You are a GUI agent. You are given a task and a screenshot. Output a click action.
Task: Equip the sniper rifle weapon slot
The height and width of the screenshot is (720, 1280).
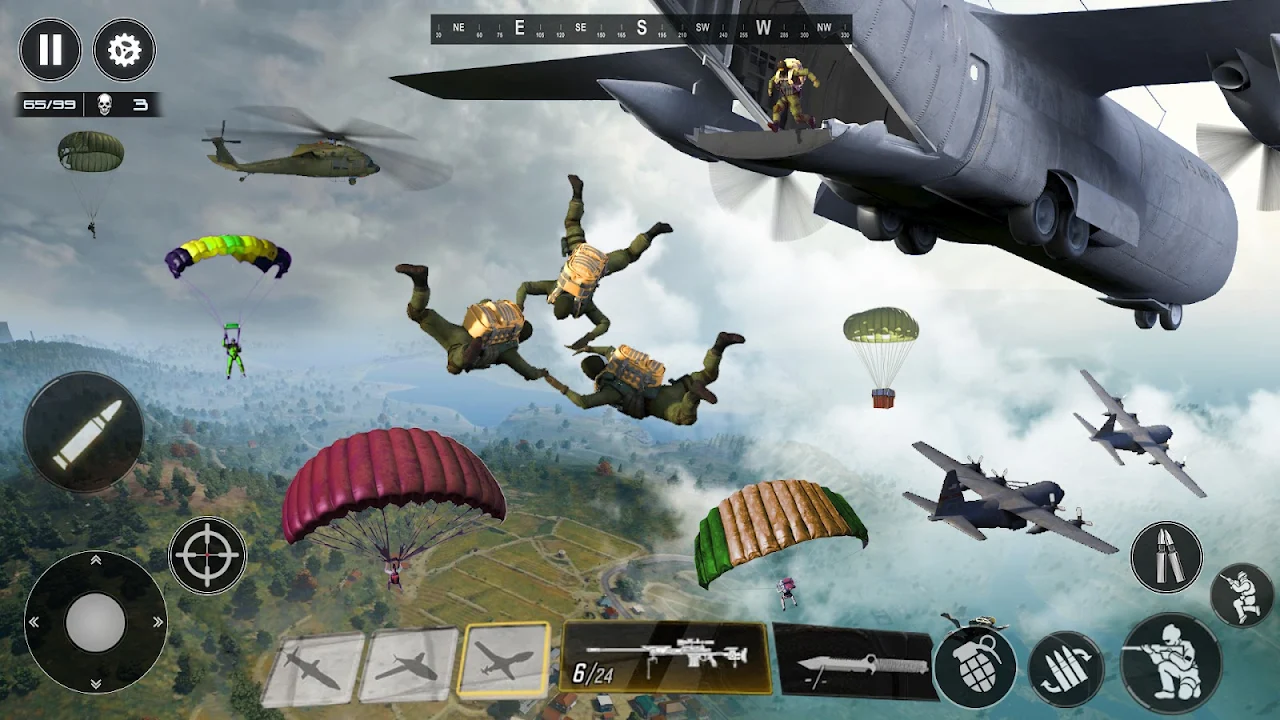point(667,657)
